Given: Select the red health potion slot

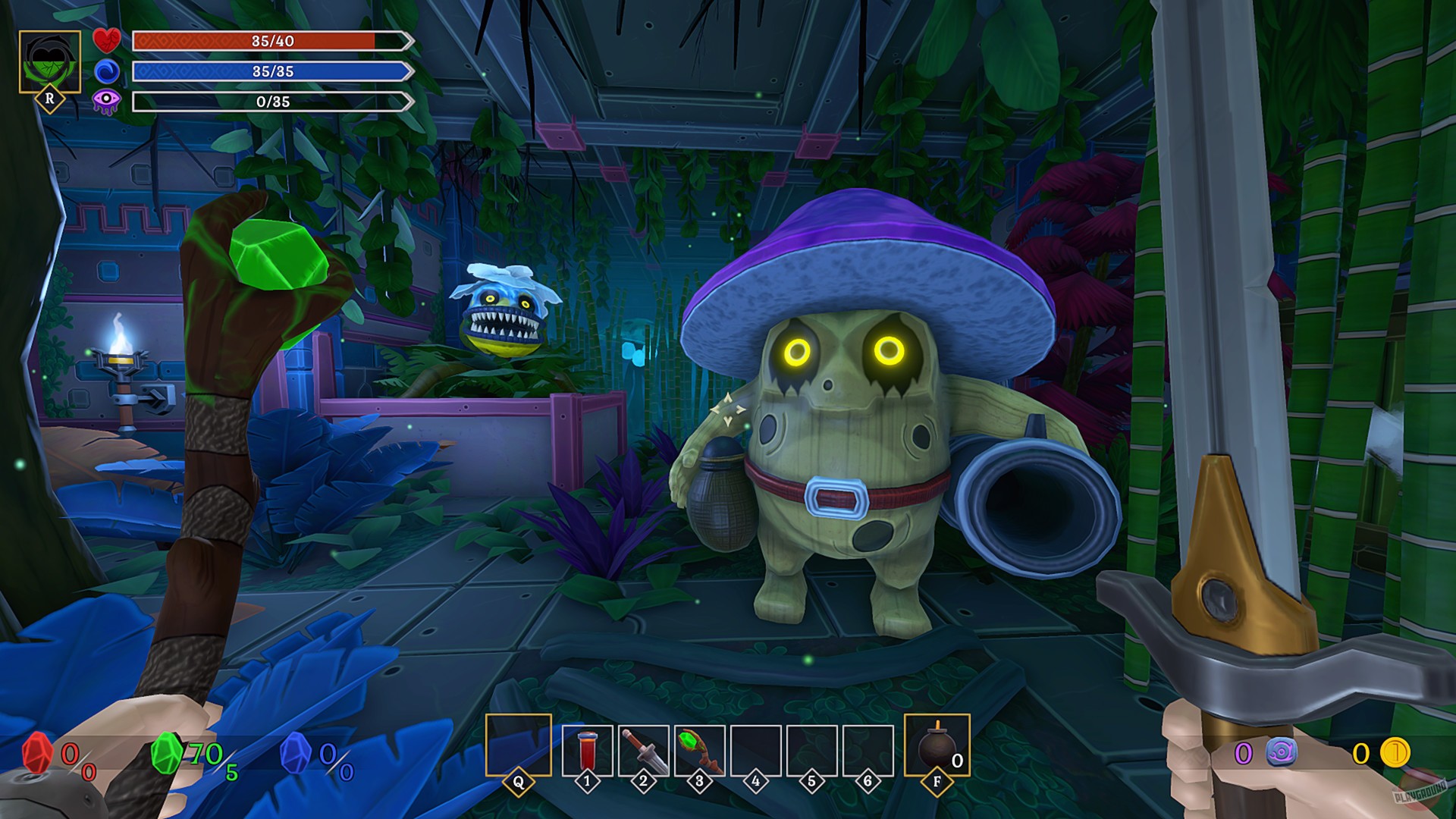Looking at the screenshot, I should tap(587, 751).
